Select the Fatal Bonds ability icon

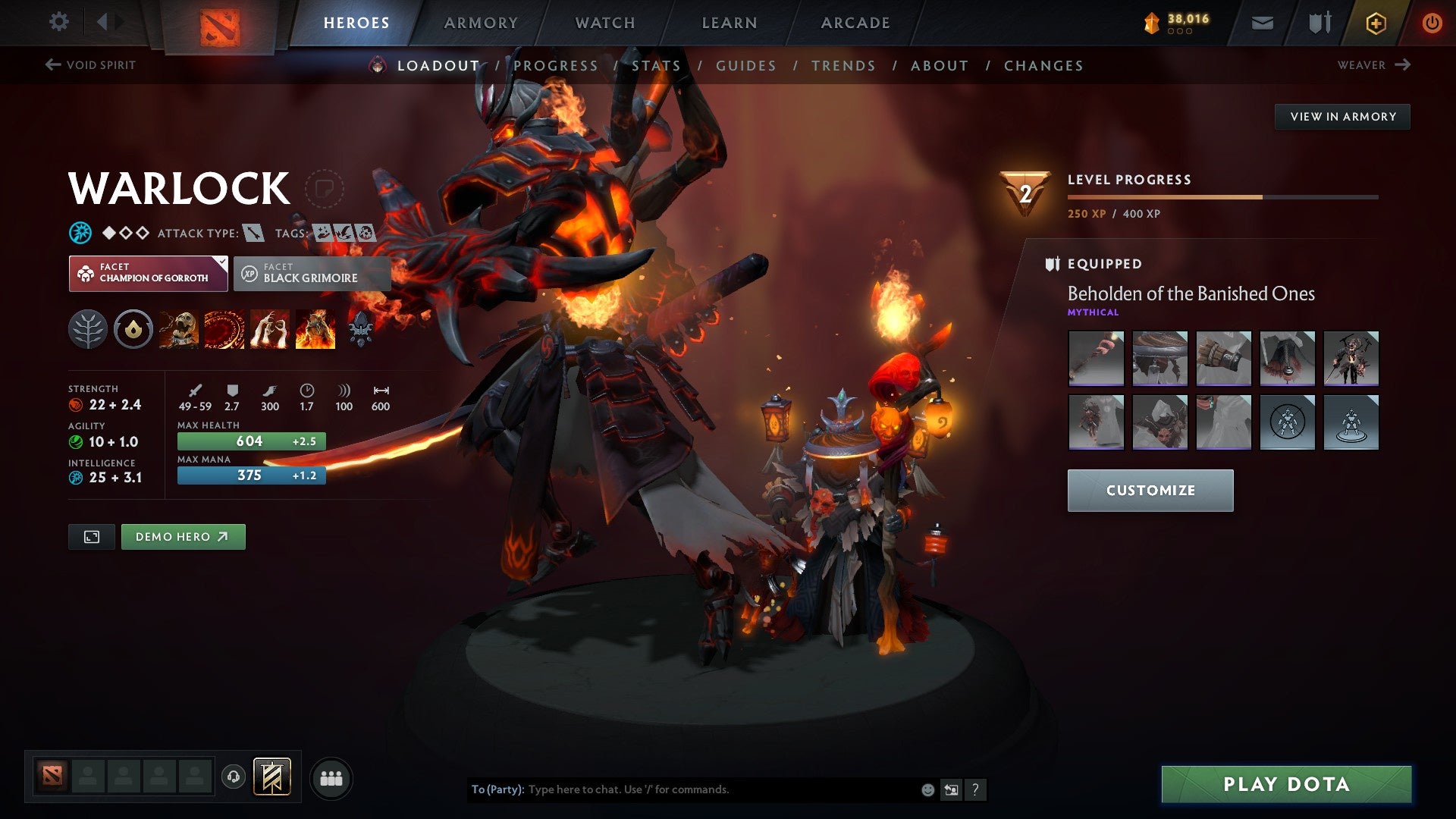(x=178, y=329)
